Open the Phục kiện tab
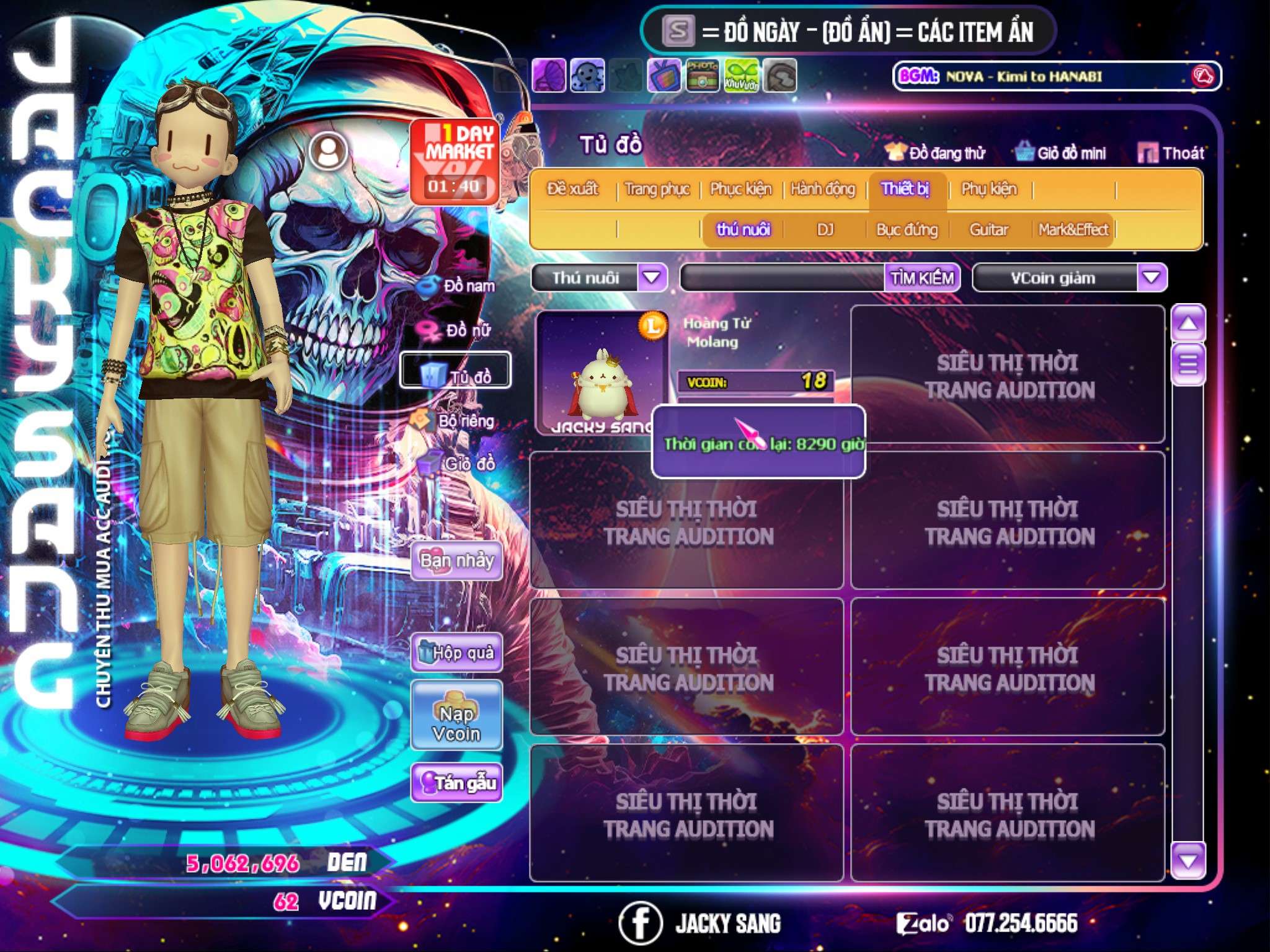The height and width of the screenshot is (952, 1270). (x=740, y=189)
